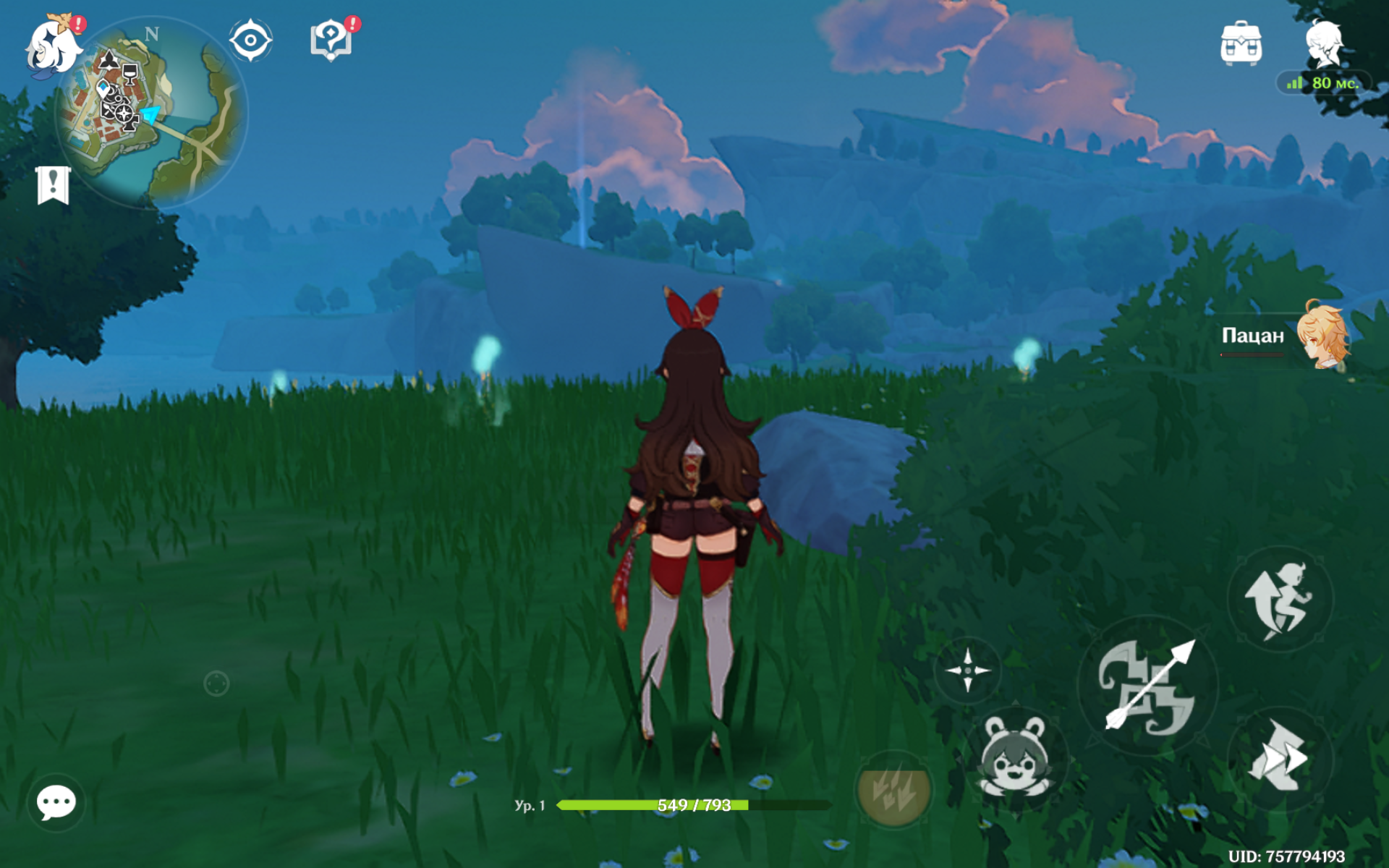Open the backpack inventory
1389x868 pixels.
pos(1241,43)
